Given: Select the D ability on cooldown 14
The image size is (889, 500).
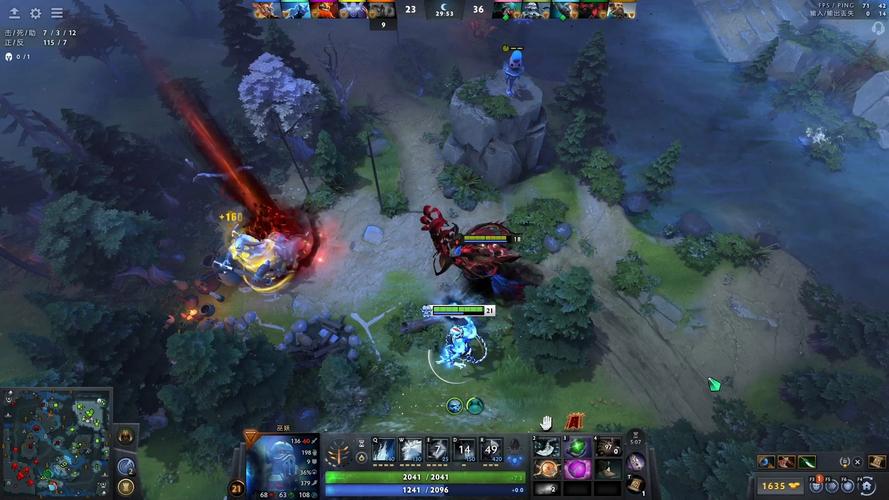Looking at the screenshot, I should 465,451.
